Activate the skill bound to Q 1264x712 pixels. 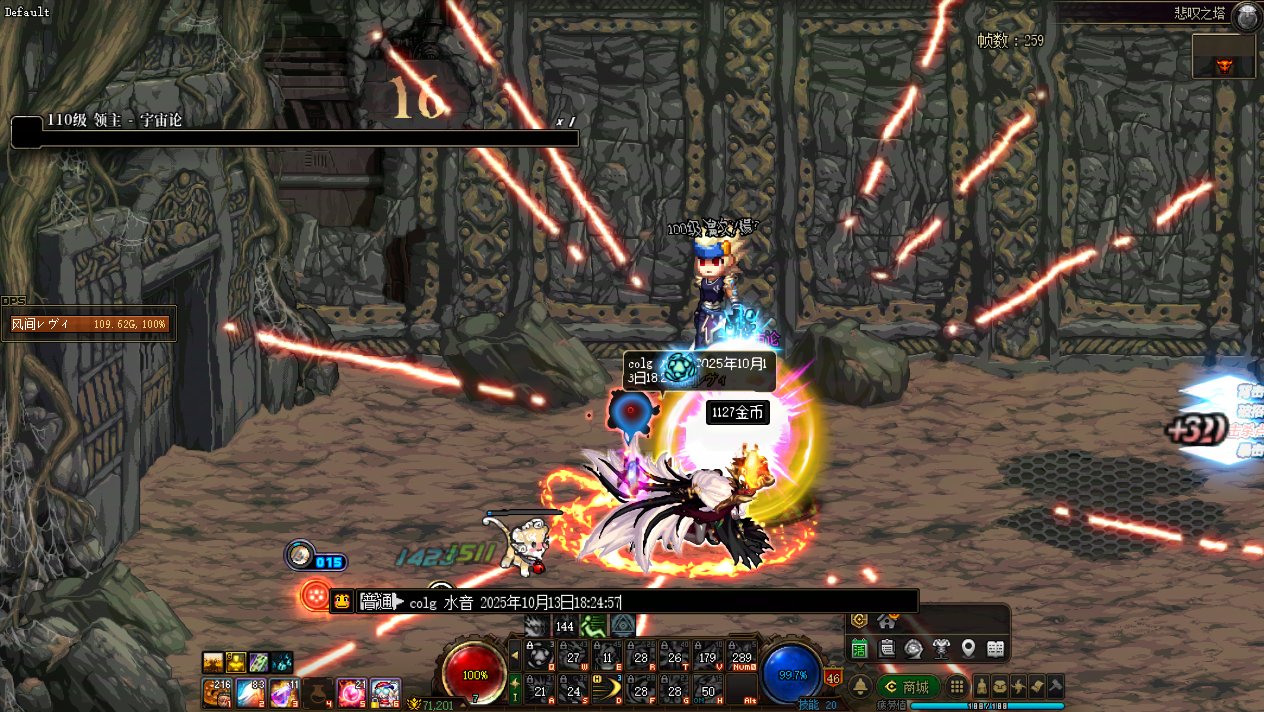[541, 655]
